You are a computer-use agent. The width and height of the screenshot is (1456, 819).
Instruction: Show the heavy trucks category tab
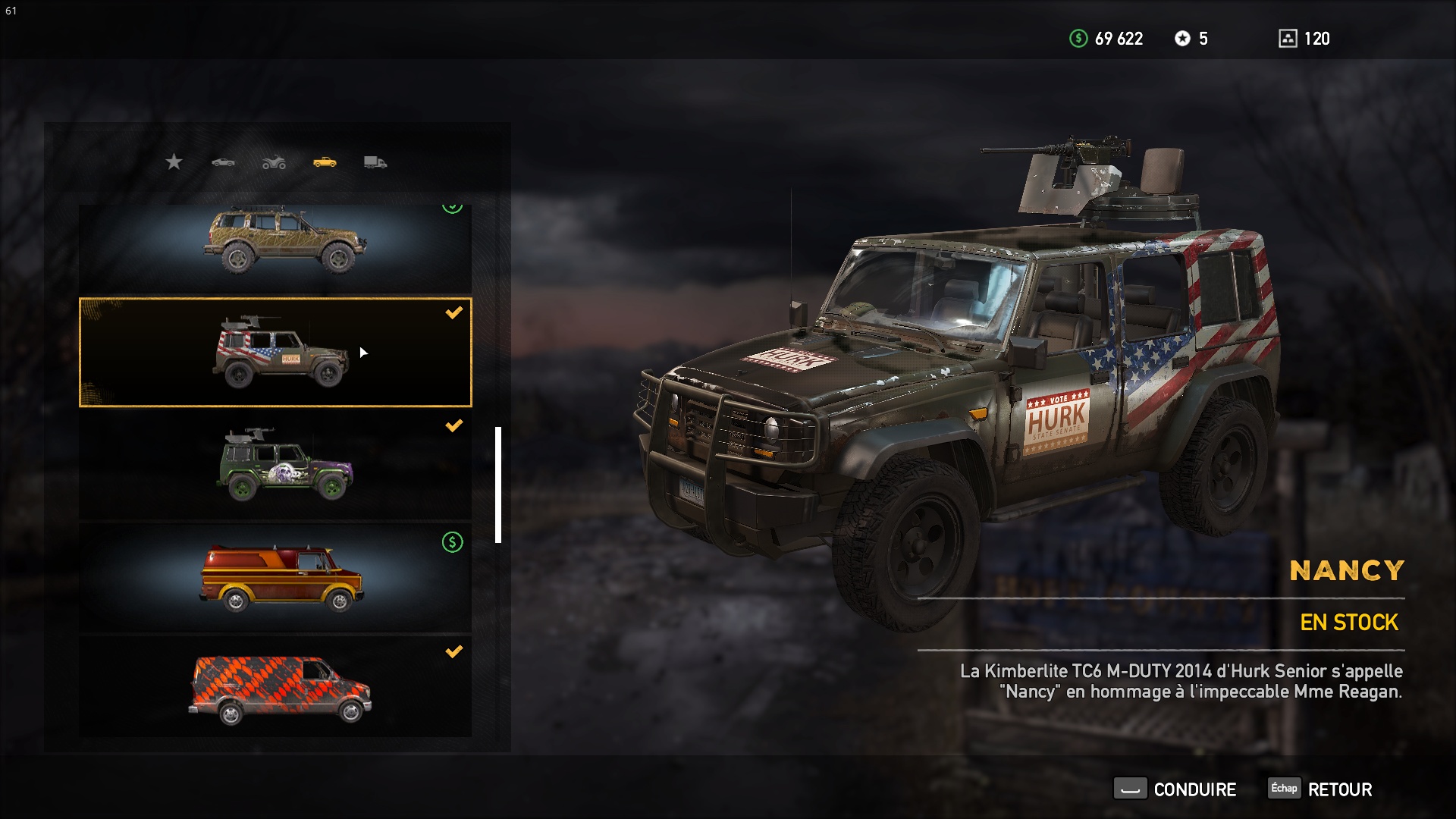(375, 162)
